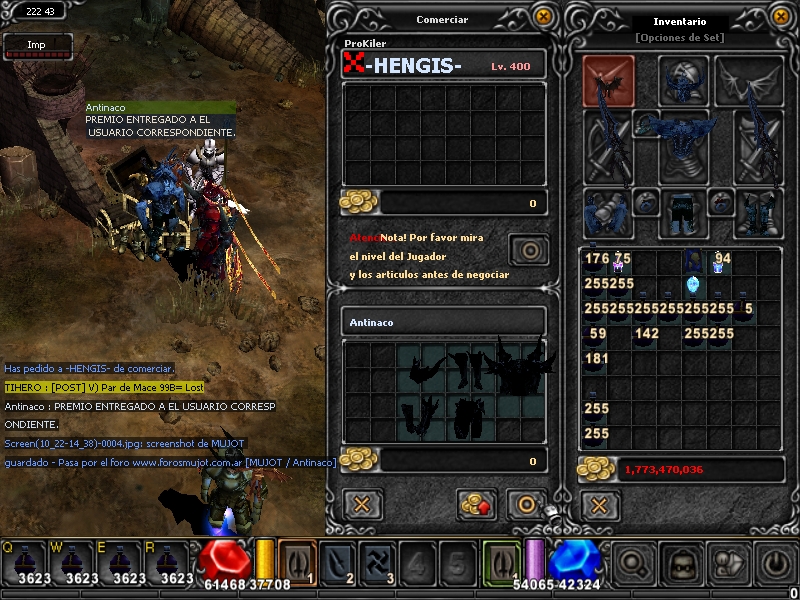Viewport: 800px width, 600px height.
Task: Close the Comerciar trade window
Action: [543, 17]
